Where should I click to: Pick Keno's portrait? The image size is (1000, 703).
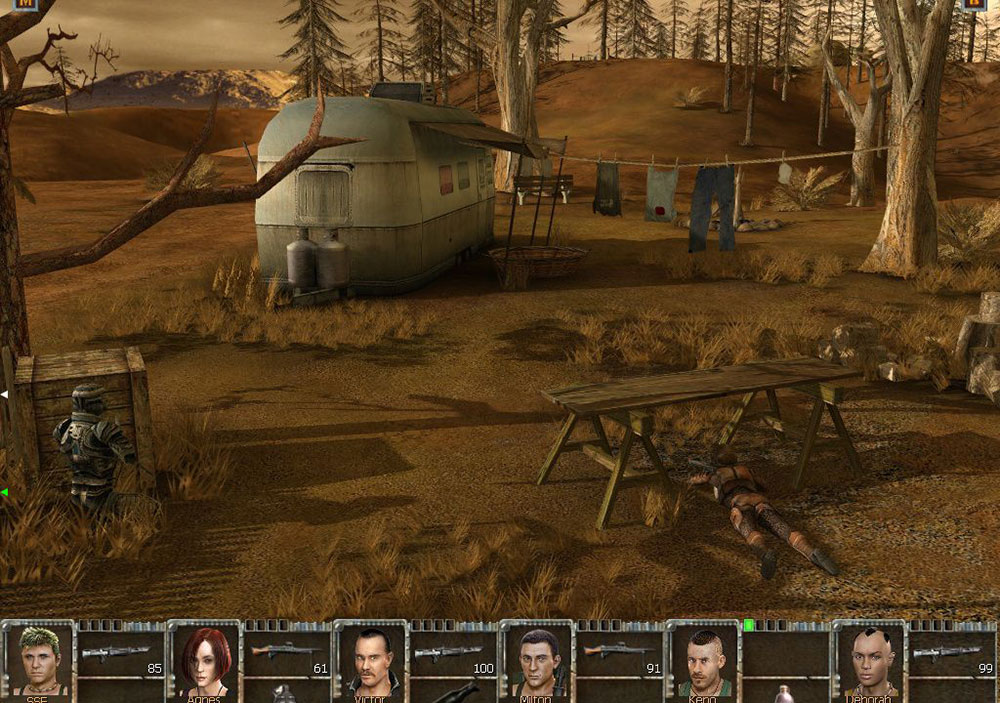703,660
